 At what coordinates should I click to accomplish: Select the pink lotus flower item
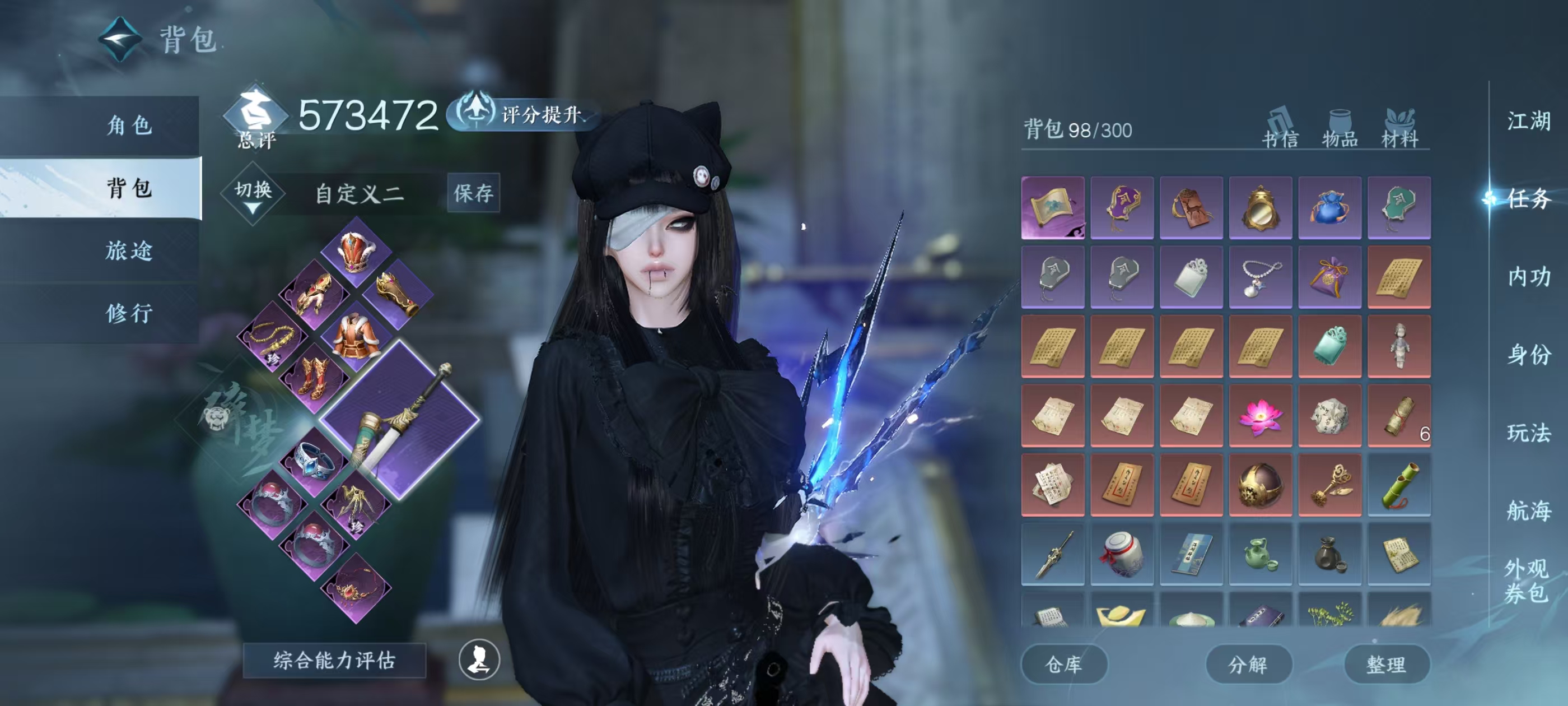tap(1260, 416)
